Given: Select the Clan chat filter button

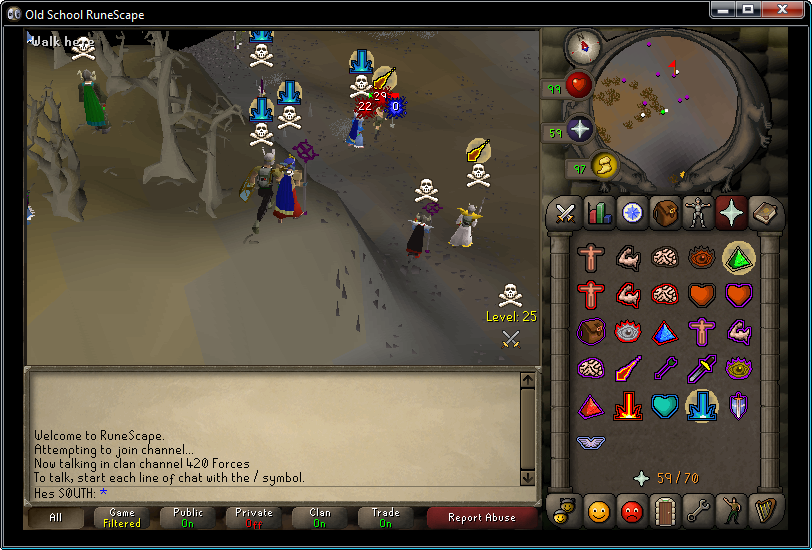Looking at the screenshot, I should click(x=320, y=518).
